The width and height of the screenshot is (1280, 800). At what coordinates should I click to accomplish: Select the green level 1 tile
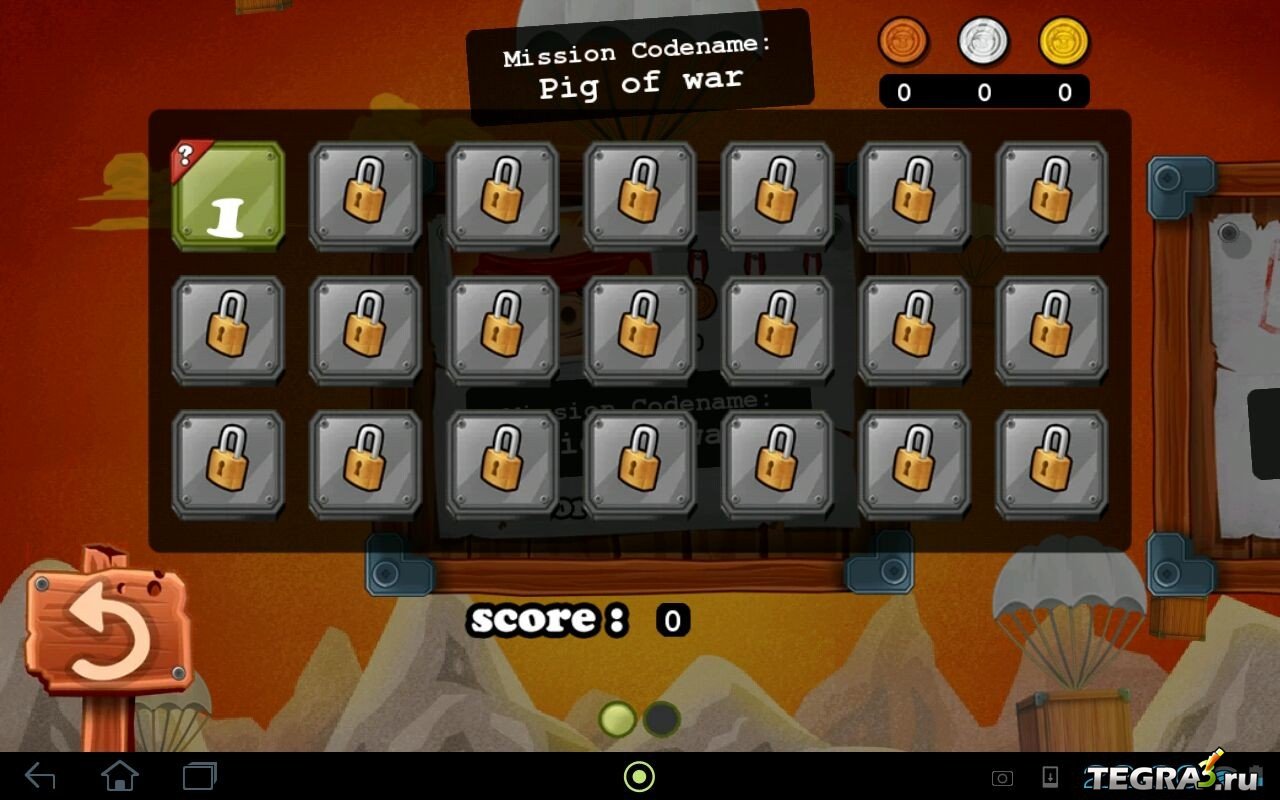[229, 196]
